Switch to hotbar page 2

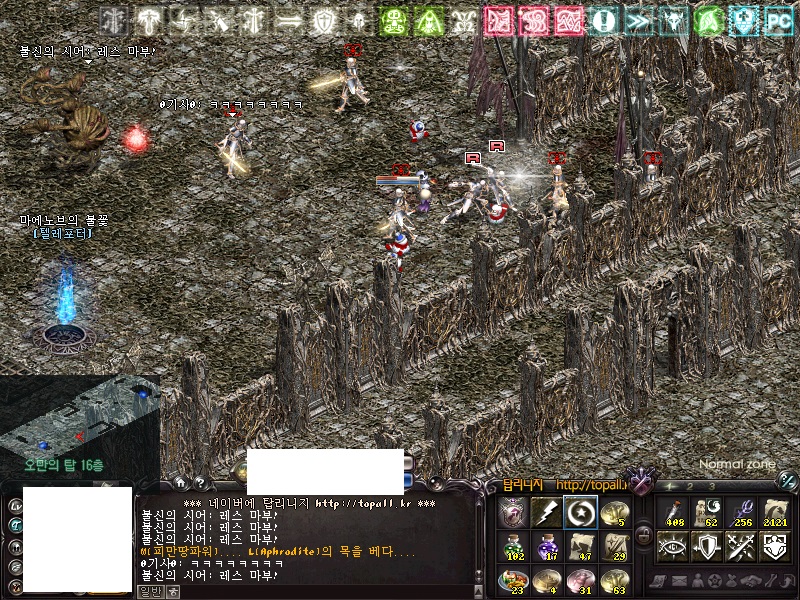coord(690,486)
